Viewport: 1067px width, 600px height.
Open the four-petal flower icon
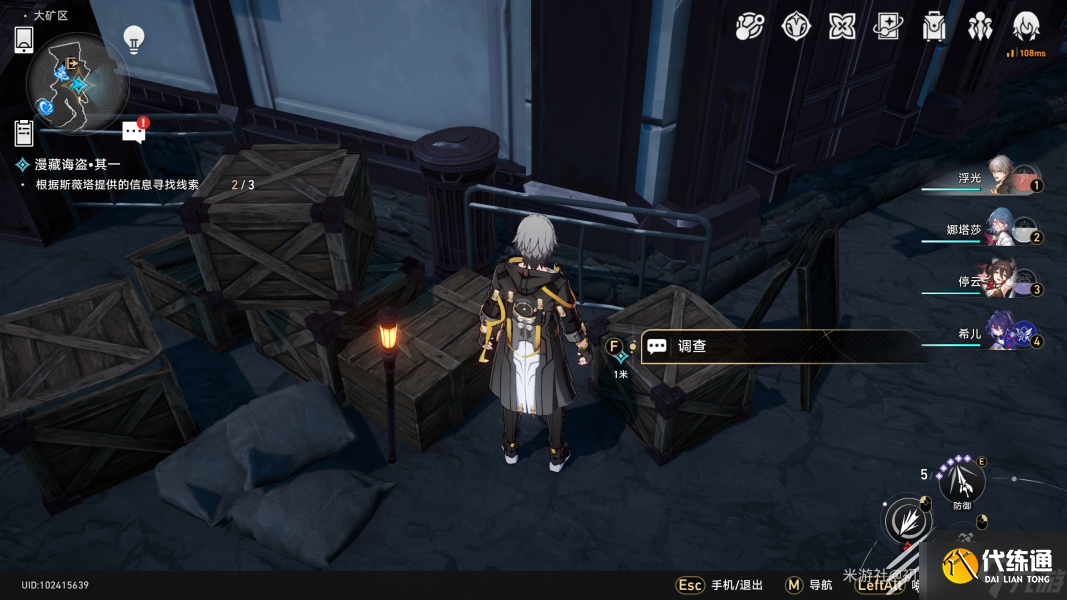842,27
